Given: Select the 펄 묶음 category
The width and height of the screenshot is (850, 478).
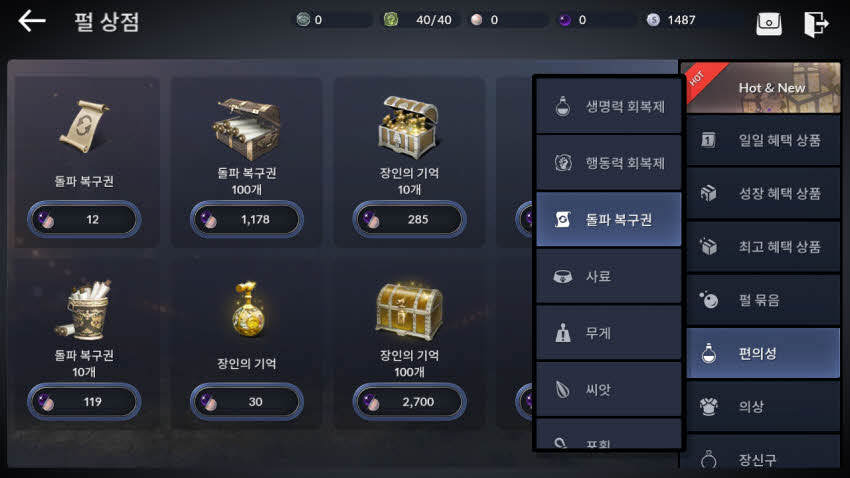Looking at the screenshot, I should pyautogui.click(x=763, y=299).
